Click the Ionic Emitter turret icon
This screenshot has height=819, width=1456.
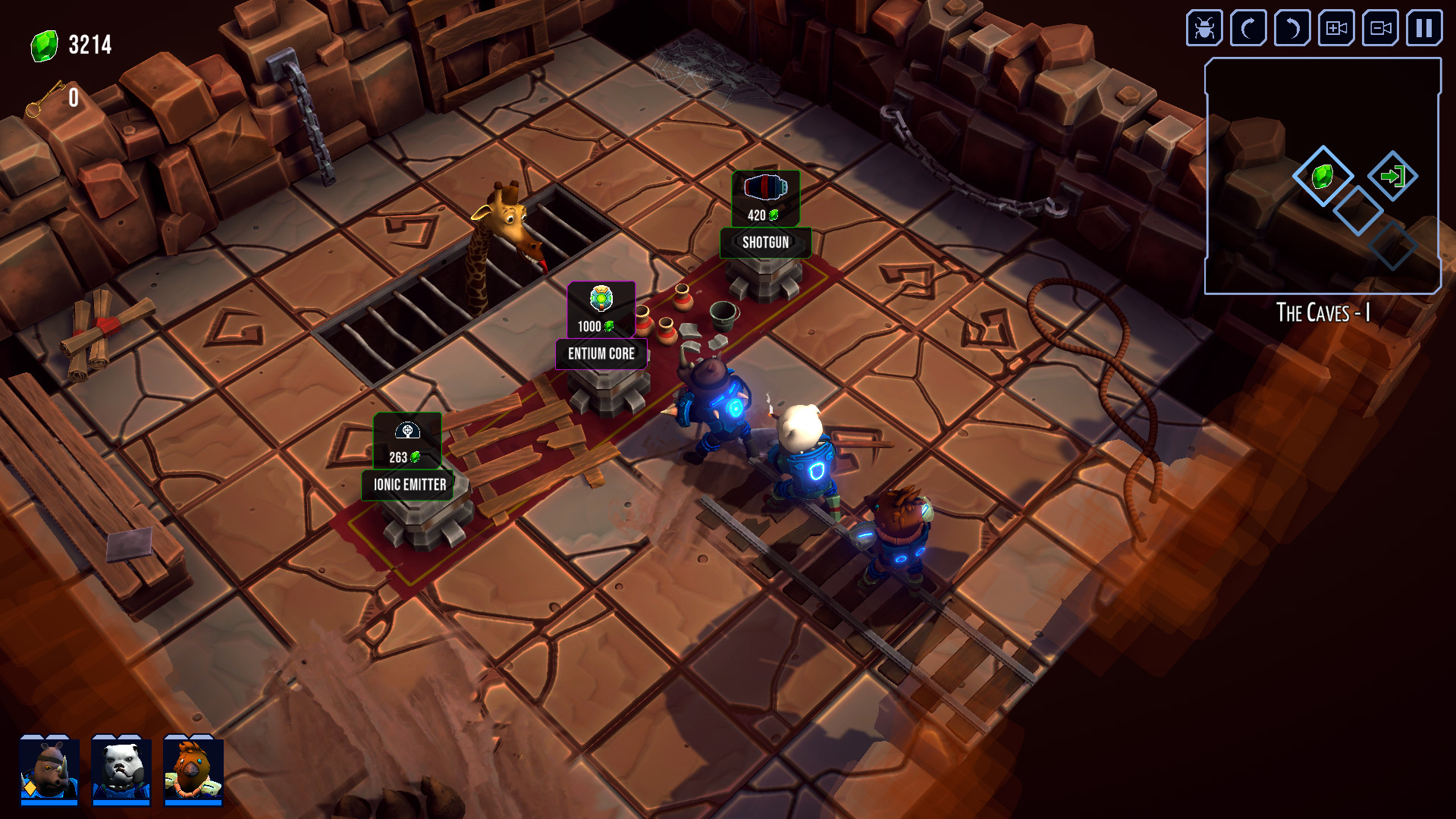[407, 432]
